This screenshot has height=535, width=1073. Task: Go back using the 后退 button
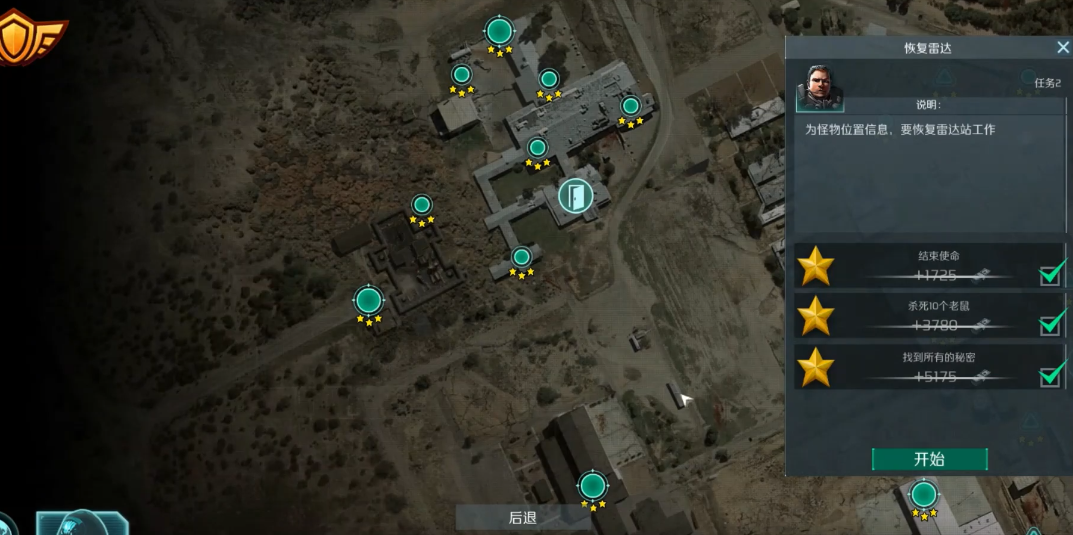pos(522,517)
